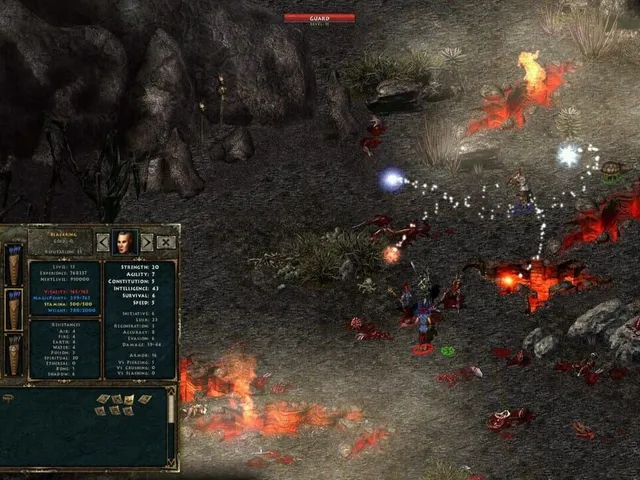Close the character stats panel

click(x=166, y=242)
